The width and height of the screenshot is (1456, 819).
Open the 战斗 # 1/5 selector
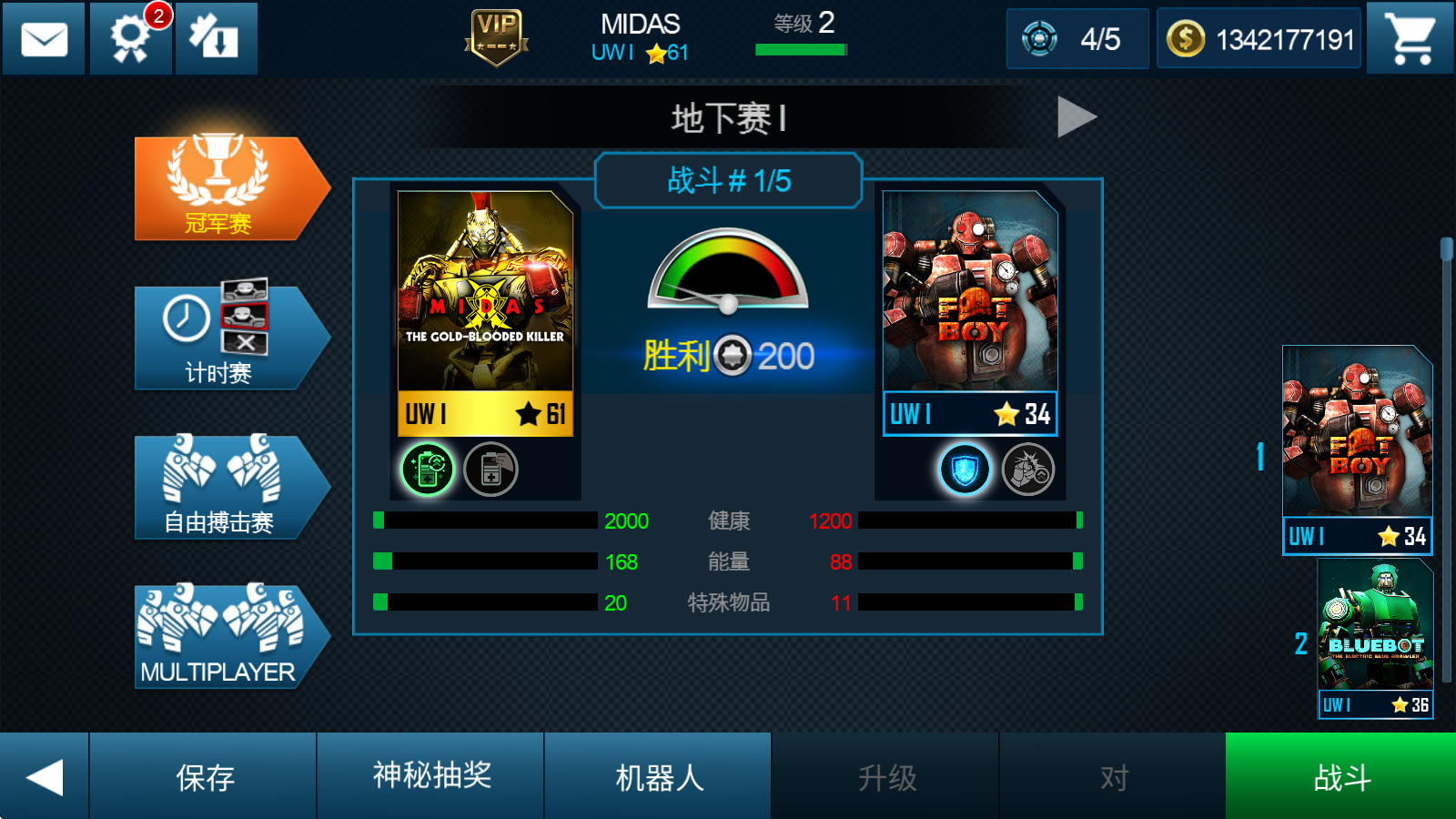[727, 180]
